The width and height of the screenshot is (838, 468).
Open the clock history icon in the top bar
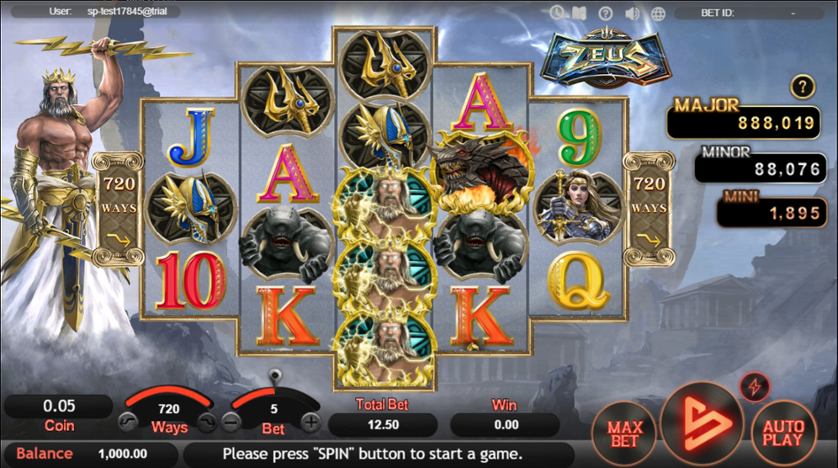[558, 13]
